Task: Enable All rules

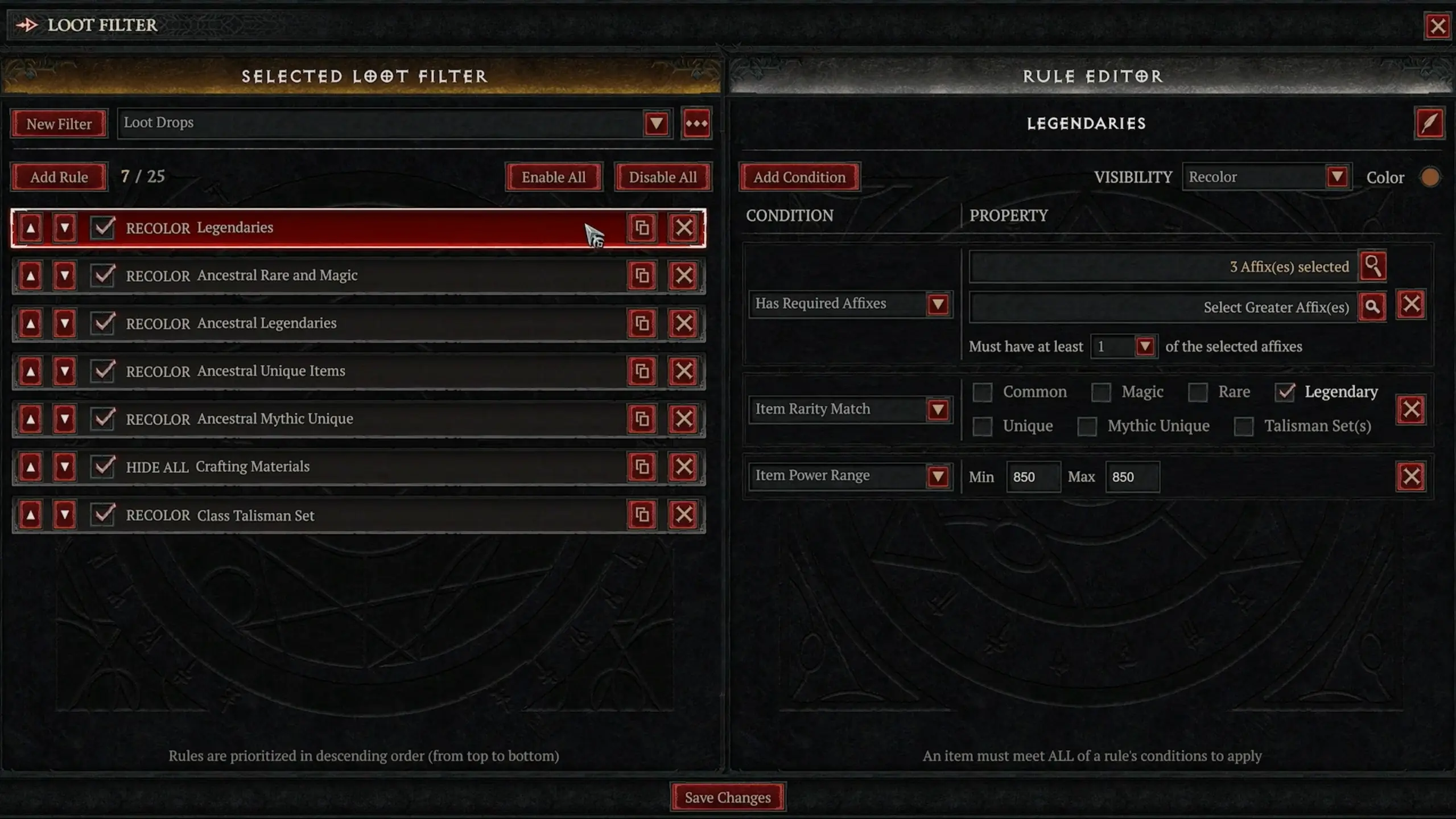Action: [553, 177]
